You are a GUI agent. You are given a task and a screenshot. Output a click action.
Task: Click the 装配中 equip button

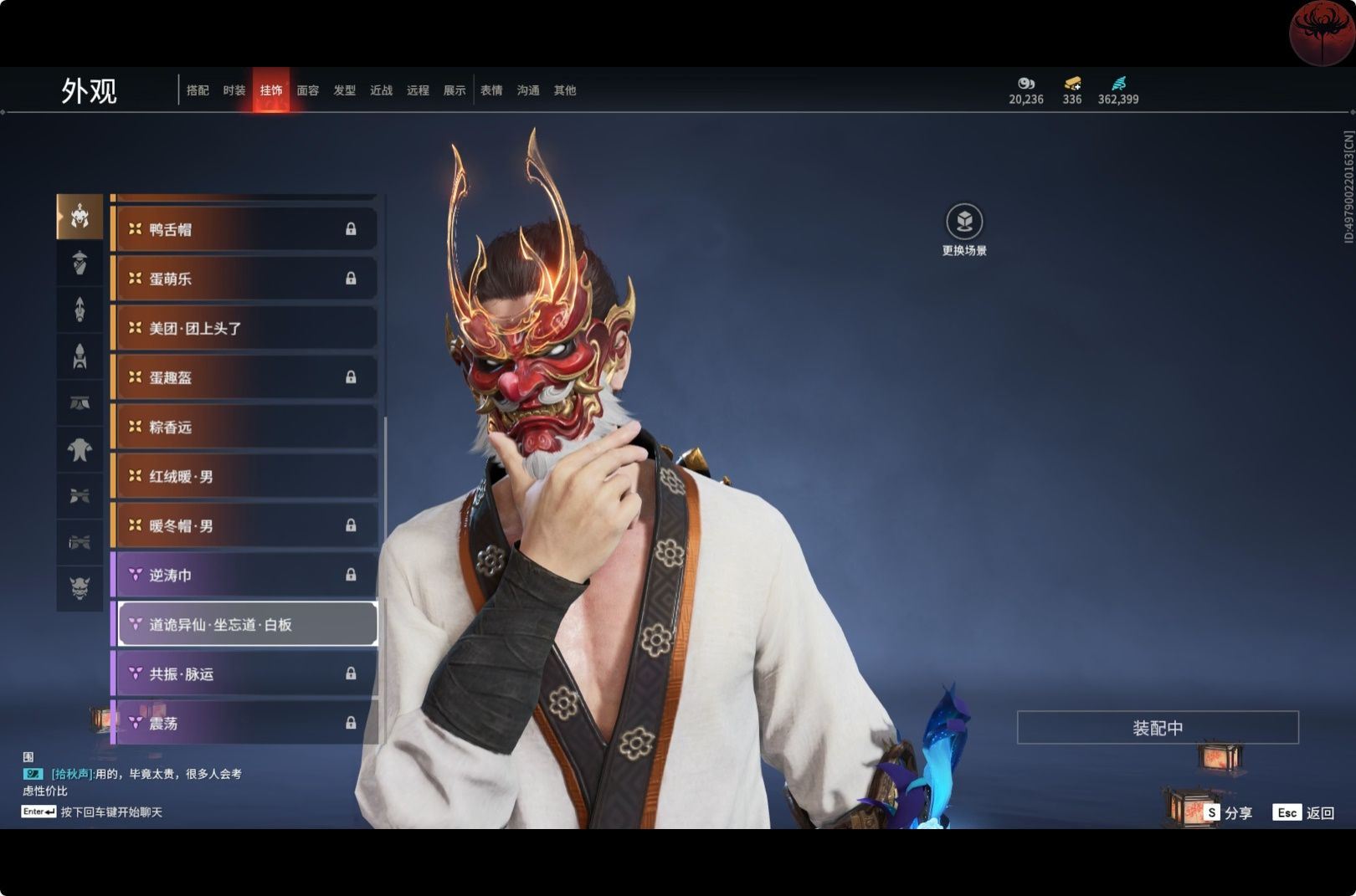[1158, 728]
